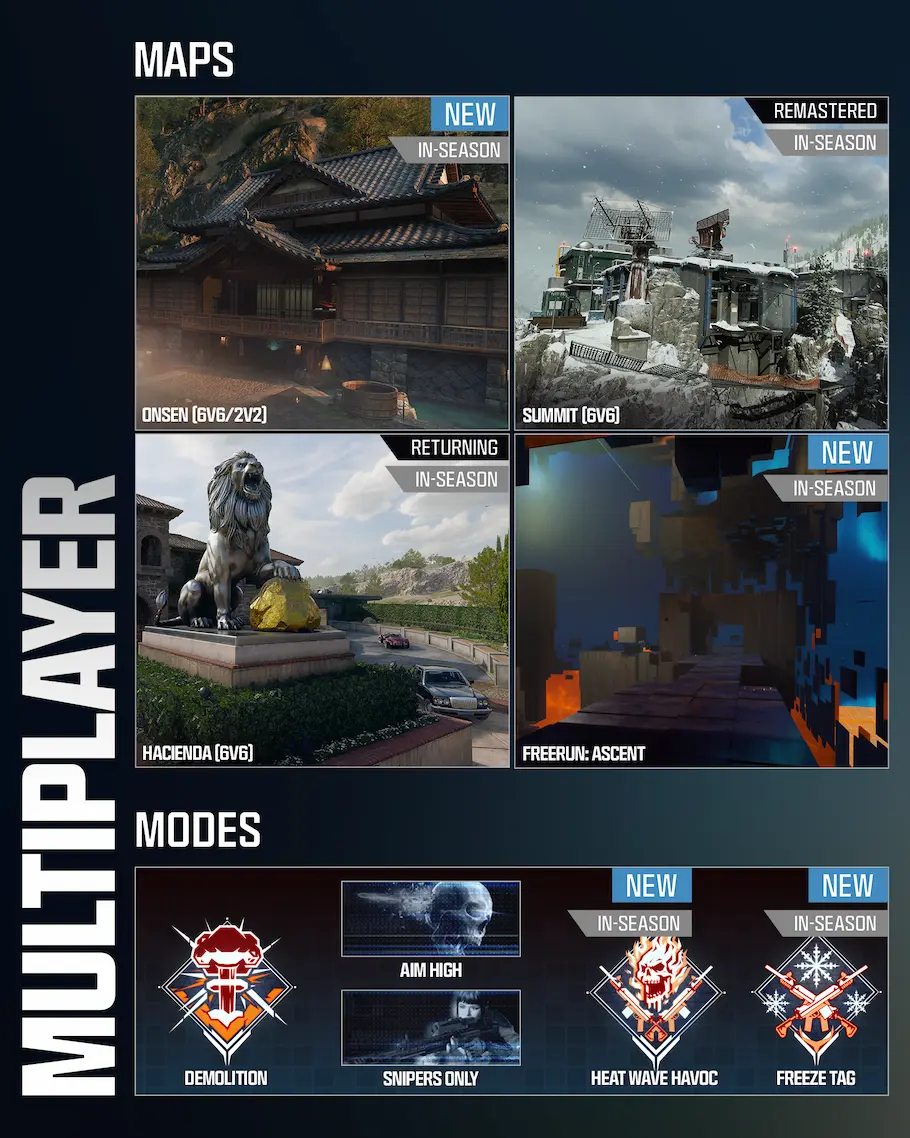Screen dimensions: 910x1138
Task: Choose the Summit remastered map tile
Action: 701,264
